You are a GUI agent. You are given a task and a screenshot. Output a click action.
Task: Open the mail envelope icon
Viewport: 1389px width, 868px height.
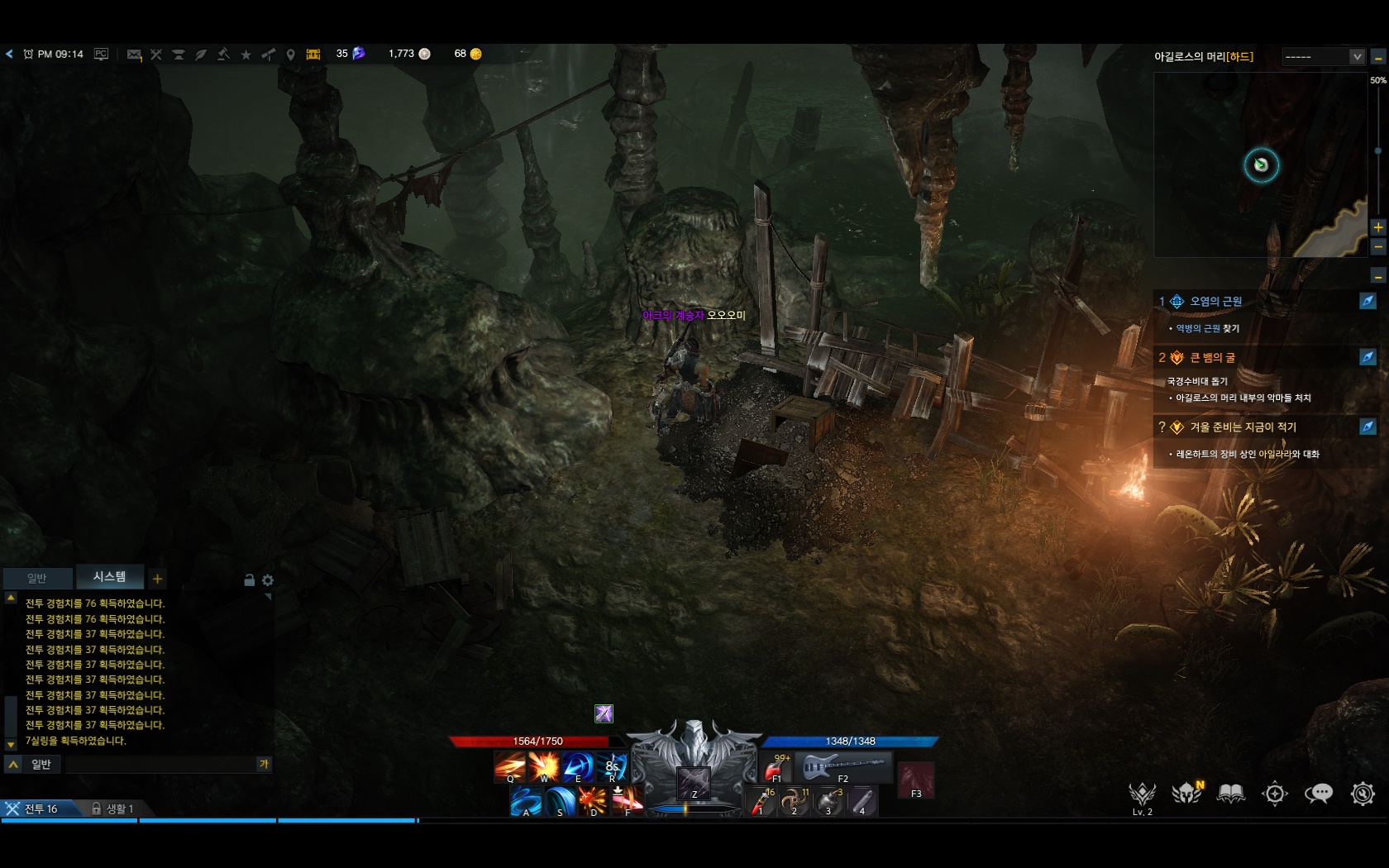pyautogui.click(x=134, y=55)
